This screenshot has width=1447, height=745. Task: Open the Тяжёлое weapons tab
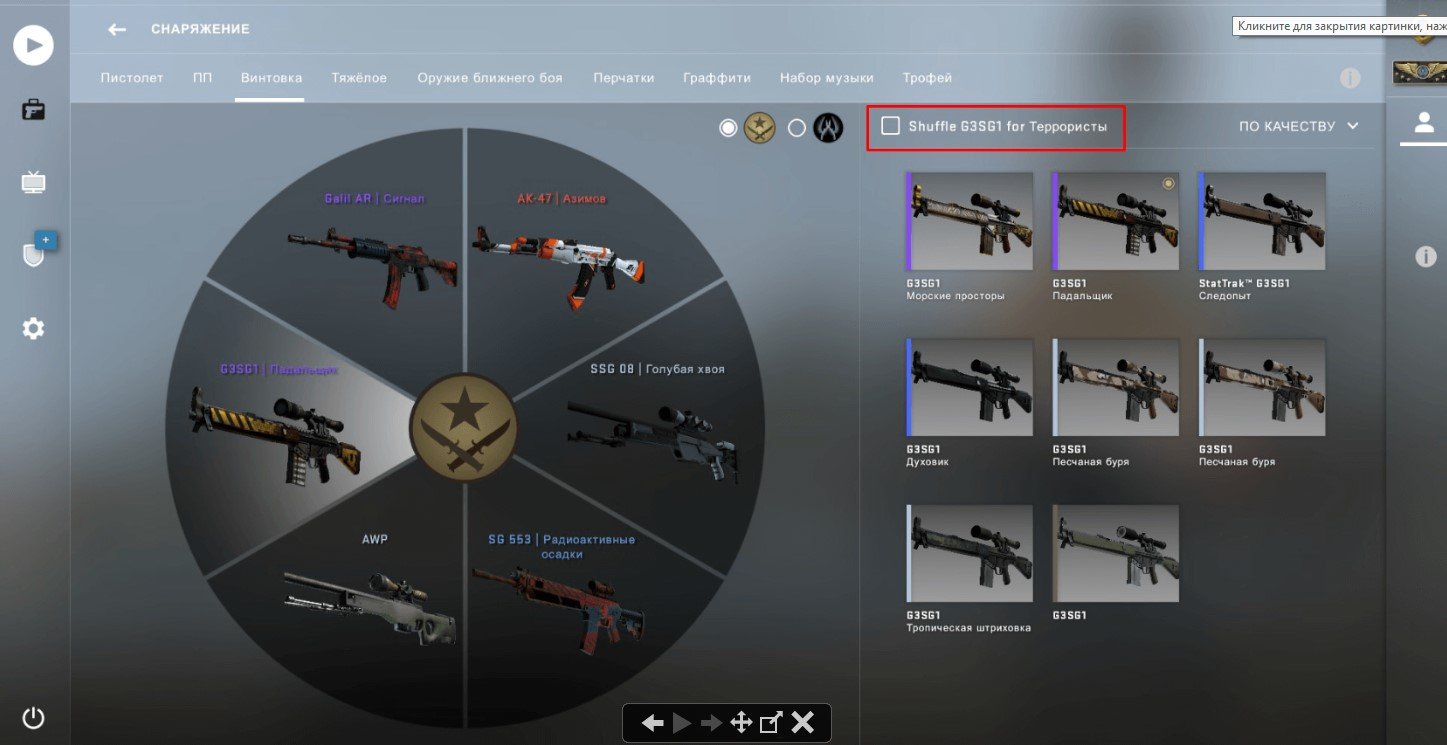[359, 78]
